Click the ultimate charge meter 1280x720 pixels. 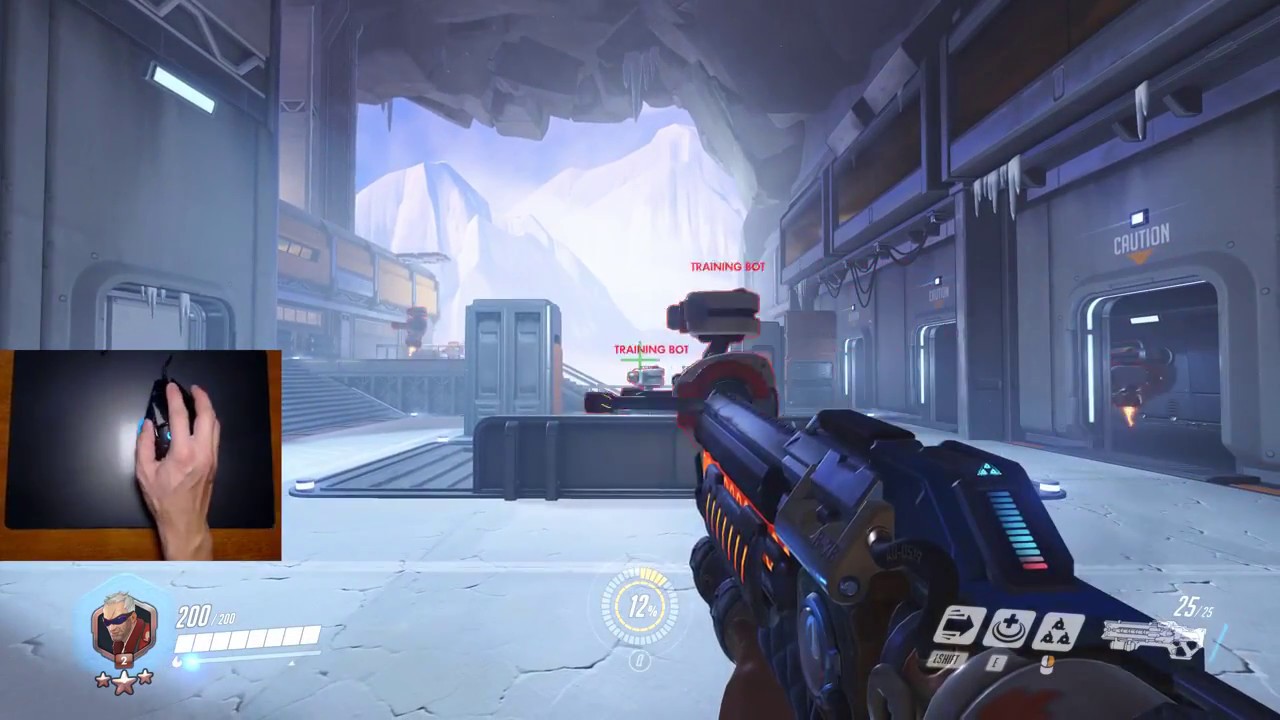(639, 607)
